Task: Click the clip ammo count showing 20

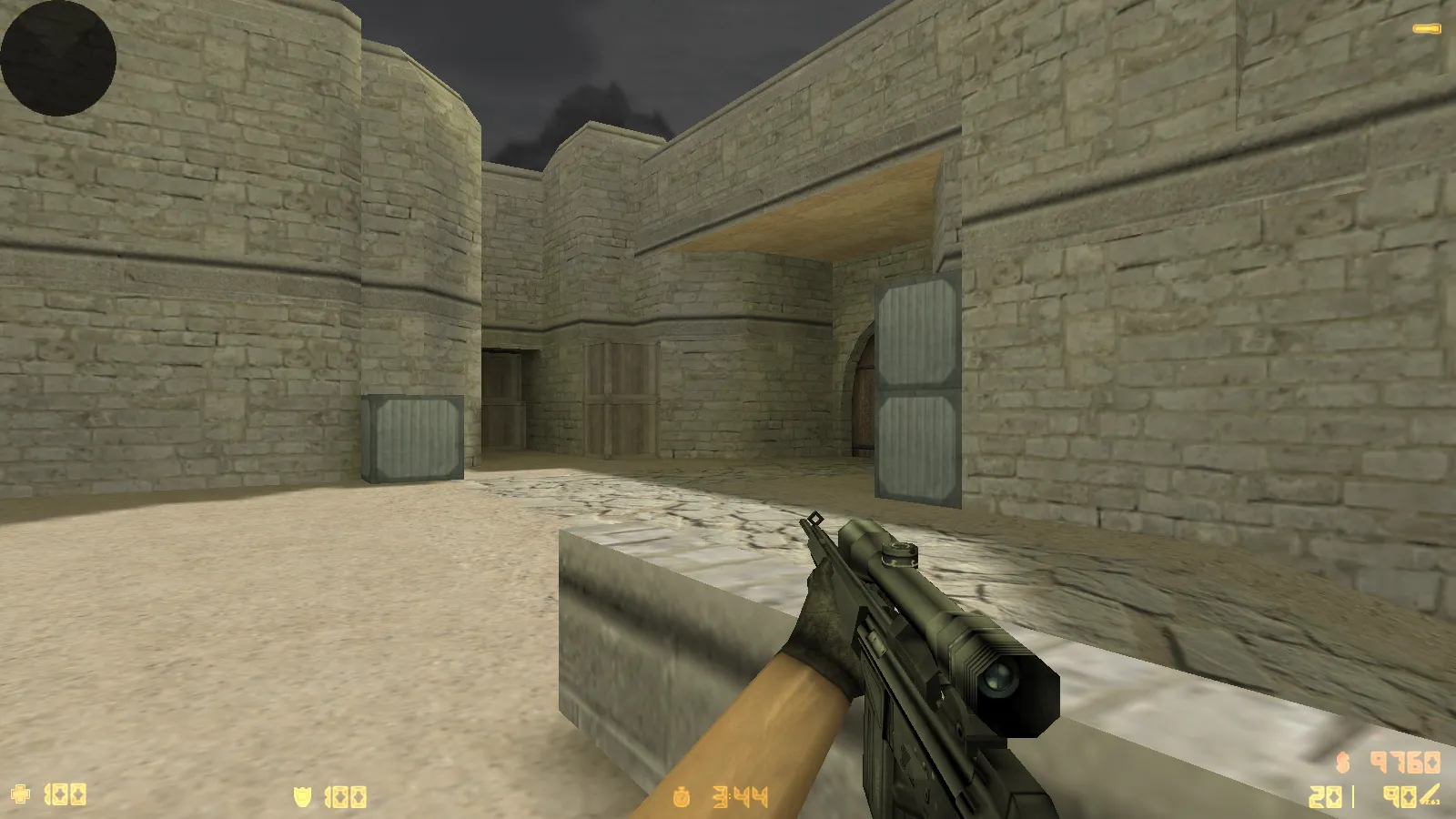Action: click(x=1325, y=798)
